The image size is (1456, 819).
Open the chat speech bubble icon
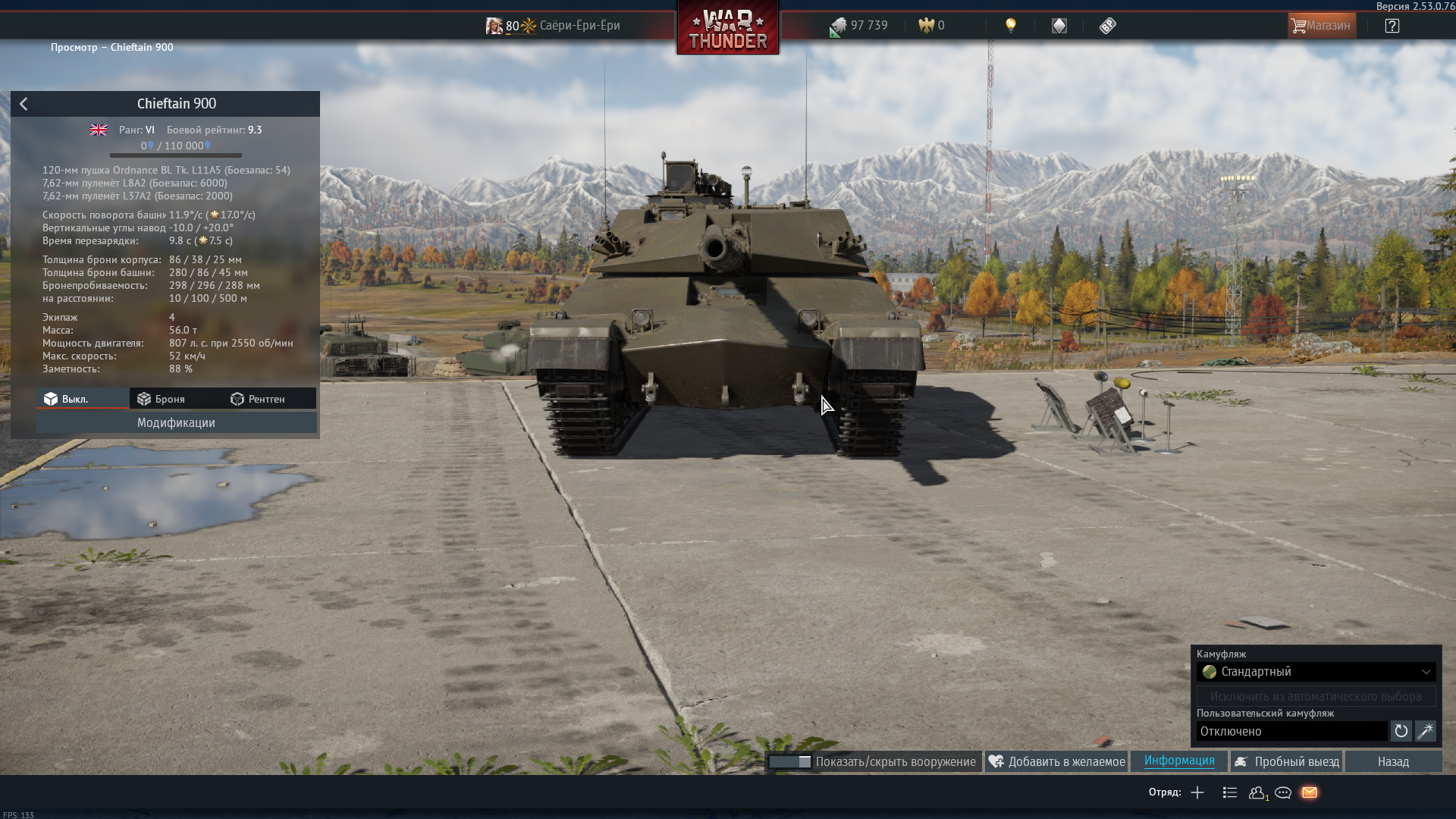tap(1283, 792)
